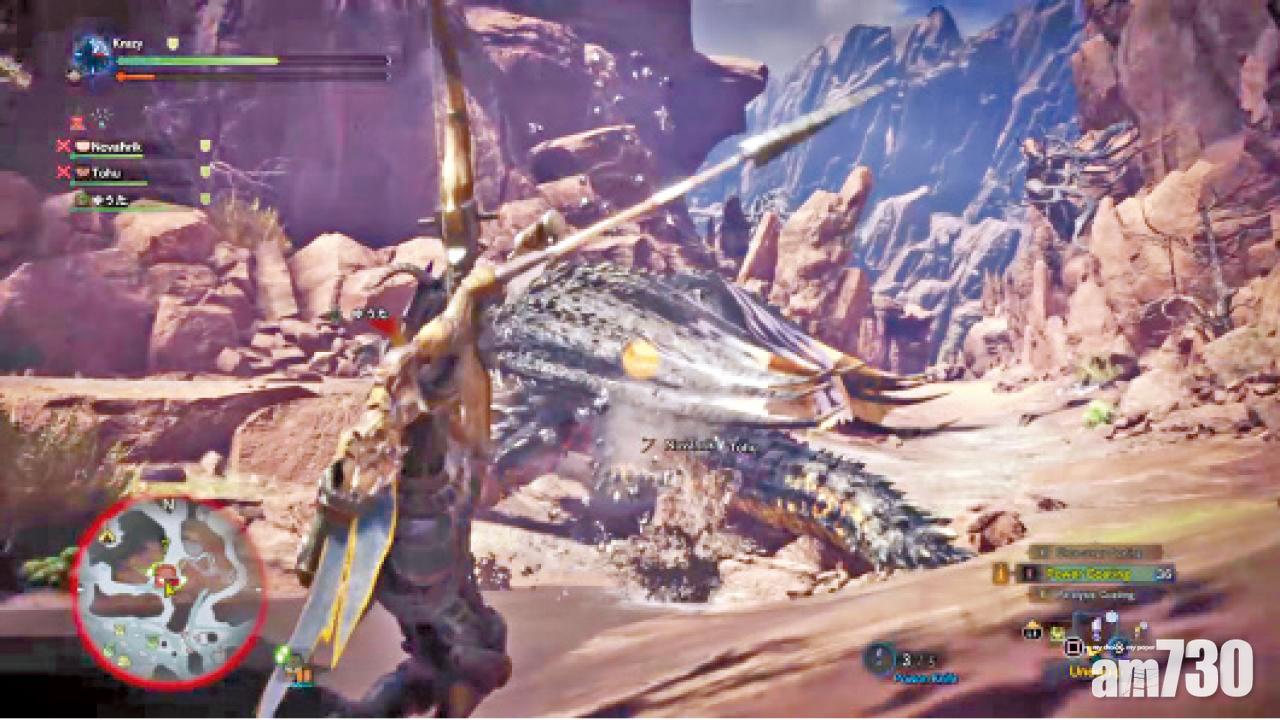This screenshot has height=720, width=1280.
Task: Click the red status effect icon
Action: click(76, 120)
